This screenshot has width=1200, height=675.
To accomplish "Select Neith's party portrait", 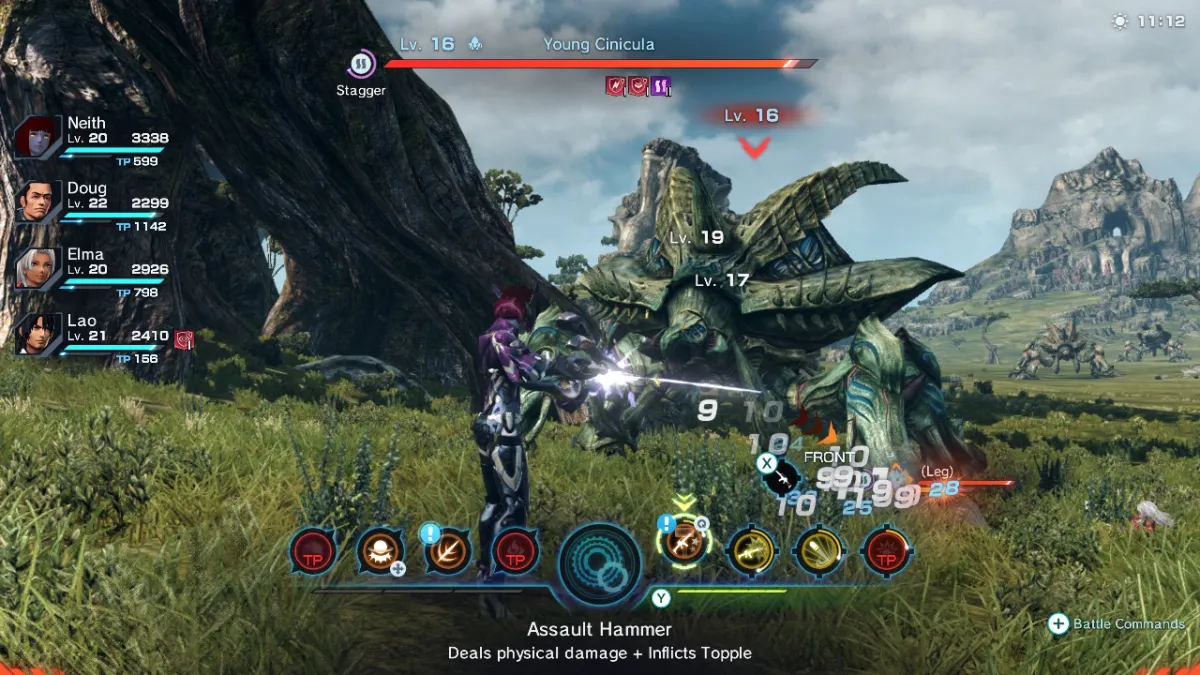I will pyautogui.click(x=38, y=137).
